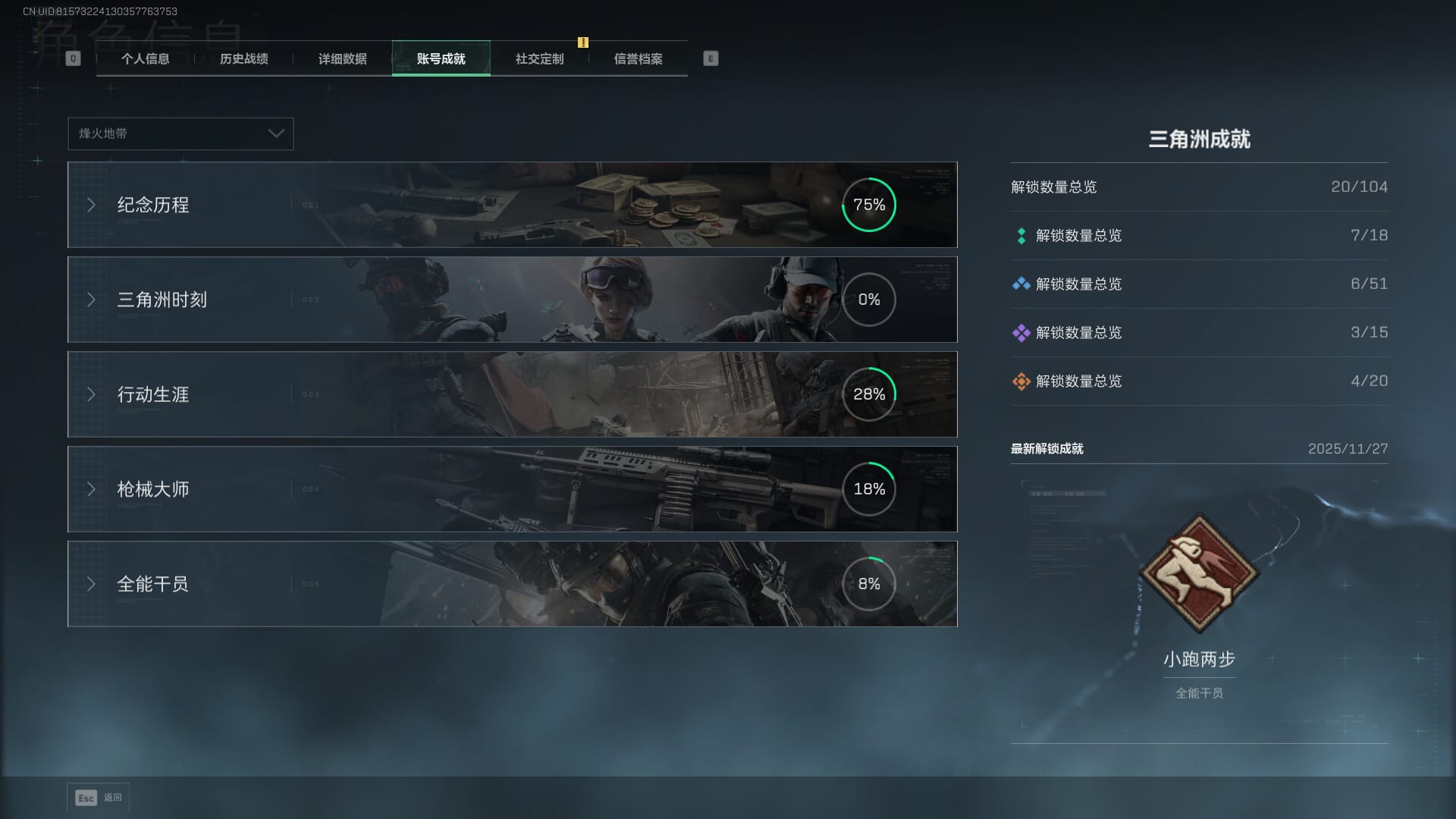The image size is (1456, 819).
Task: Select the 枪械大师 achievement row
Action: coord(512,489)
